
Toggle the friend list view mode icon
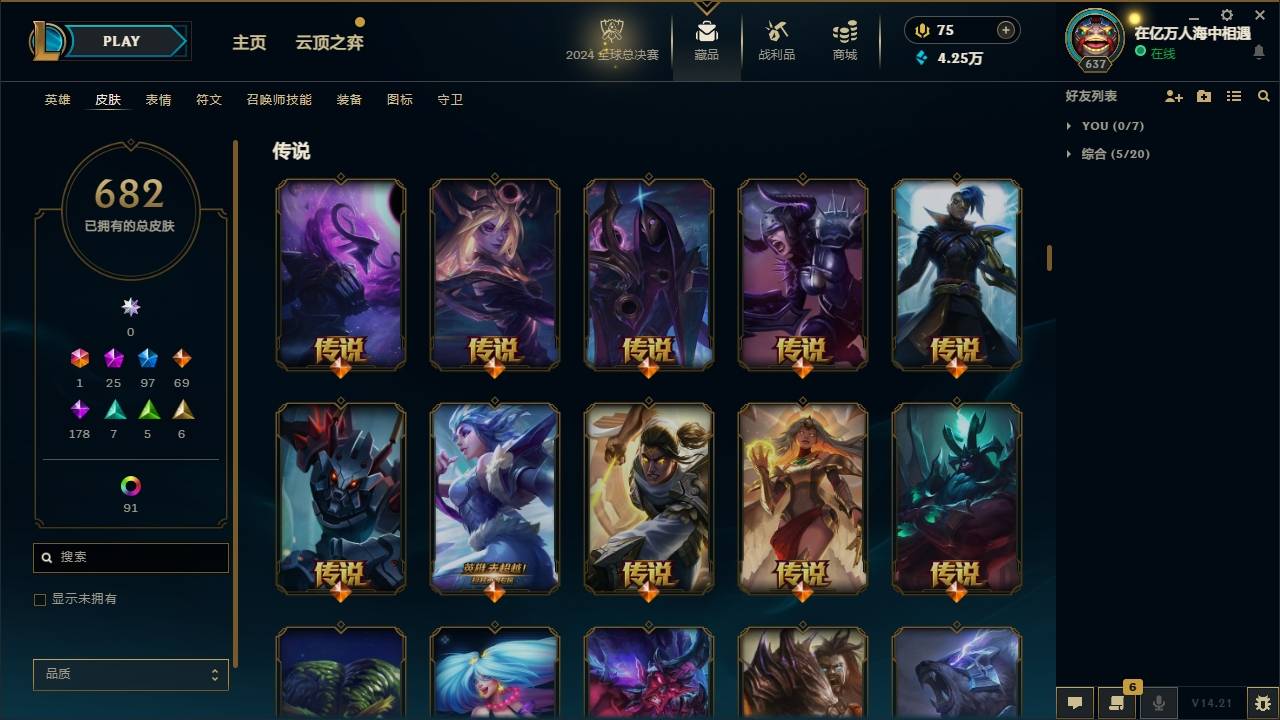[x=1233, y=96]
